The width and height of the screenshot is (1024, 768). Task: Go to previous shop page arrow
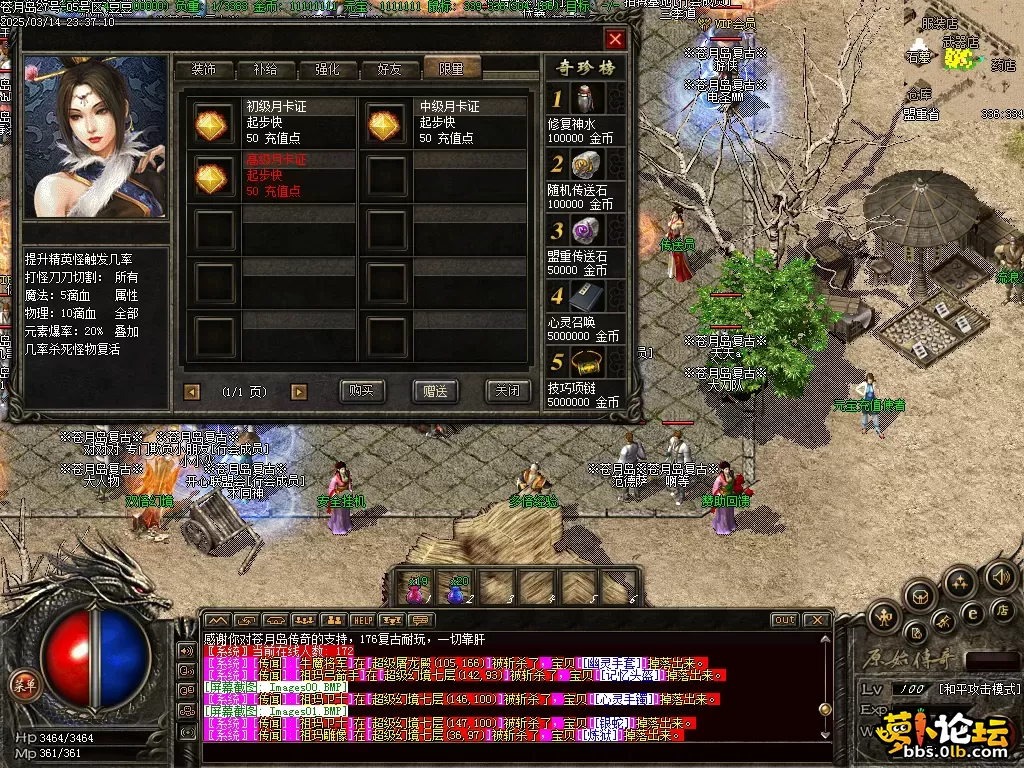192,392
